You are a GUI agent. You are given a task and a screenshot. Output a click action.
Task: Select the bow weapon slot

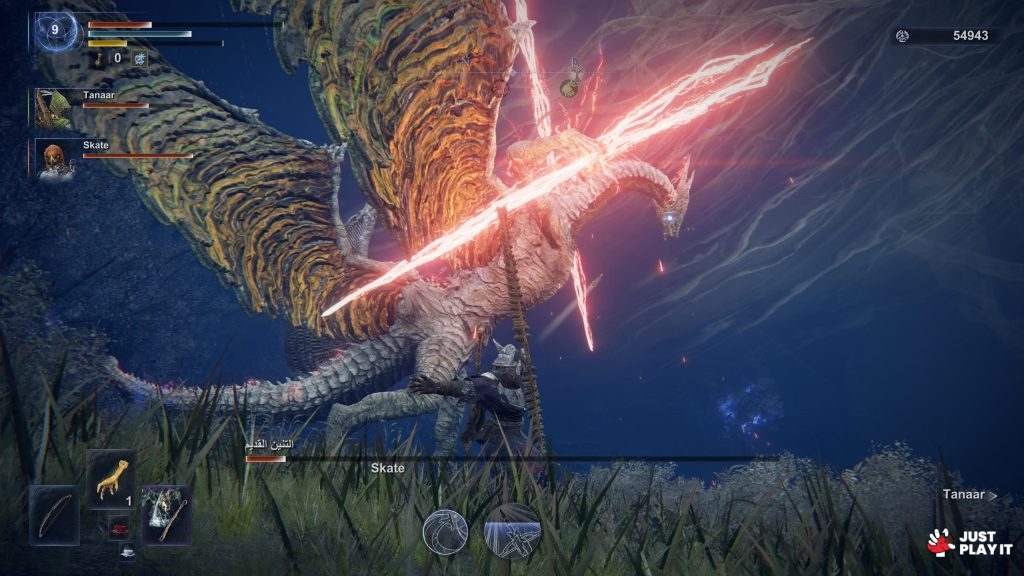pyautogui.click(x=53, y=515)
